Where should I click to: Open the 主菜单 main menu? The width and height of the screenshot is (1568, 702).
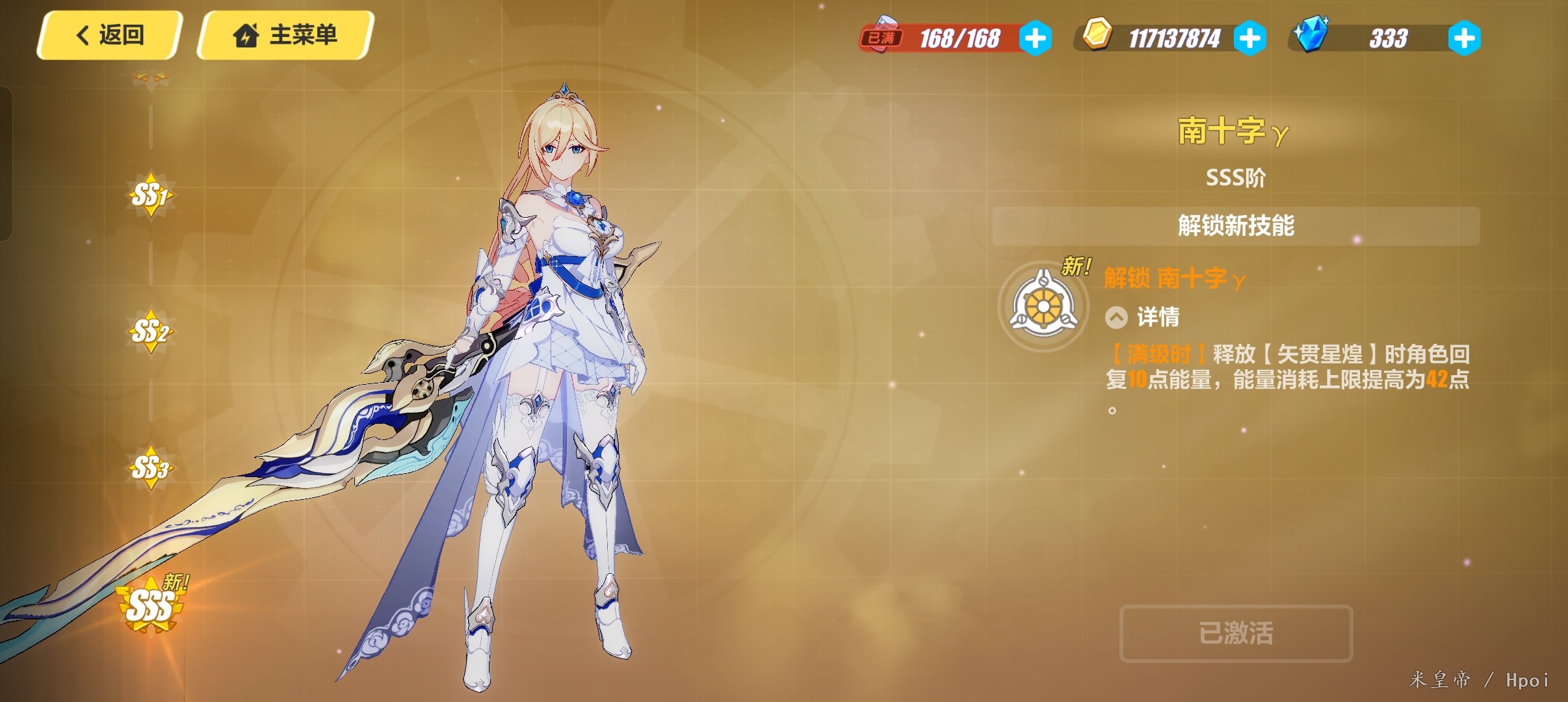tap(285, 35)
